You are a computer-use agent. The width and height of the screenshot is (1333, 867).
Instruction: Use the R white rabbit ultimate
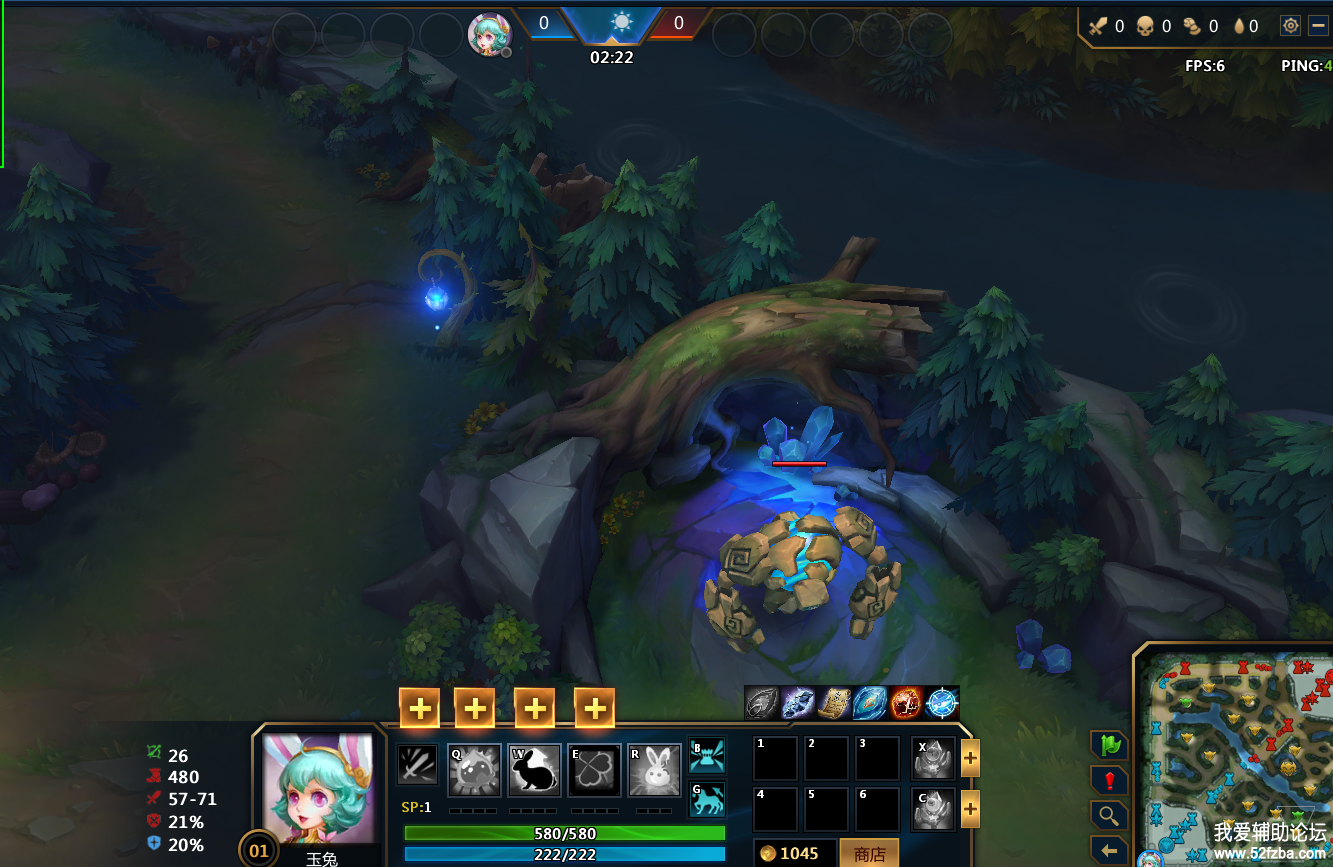coord(654,770)
